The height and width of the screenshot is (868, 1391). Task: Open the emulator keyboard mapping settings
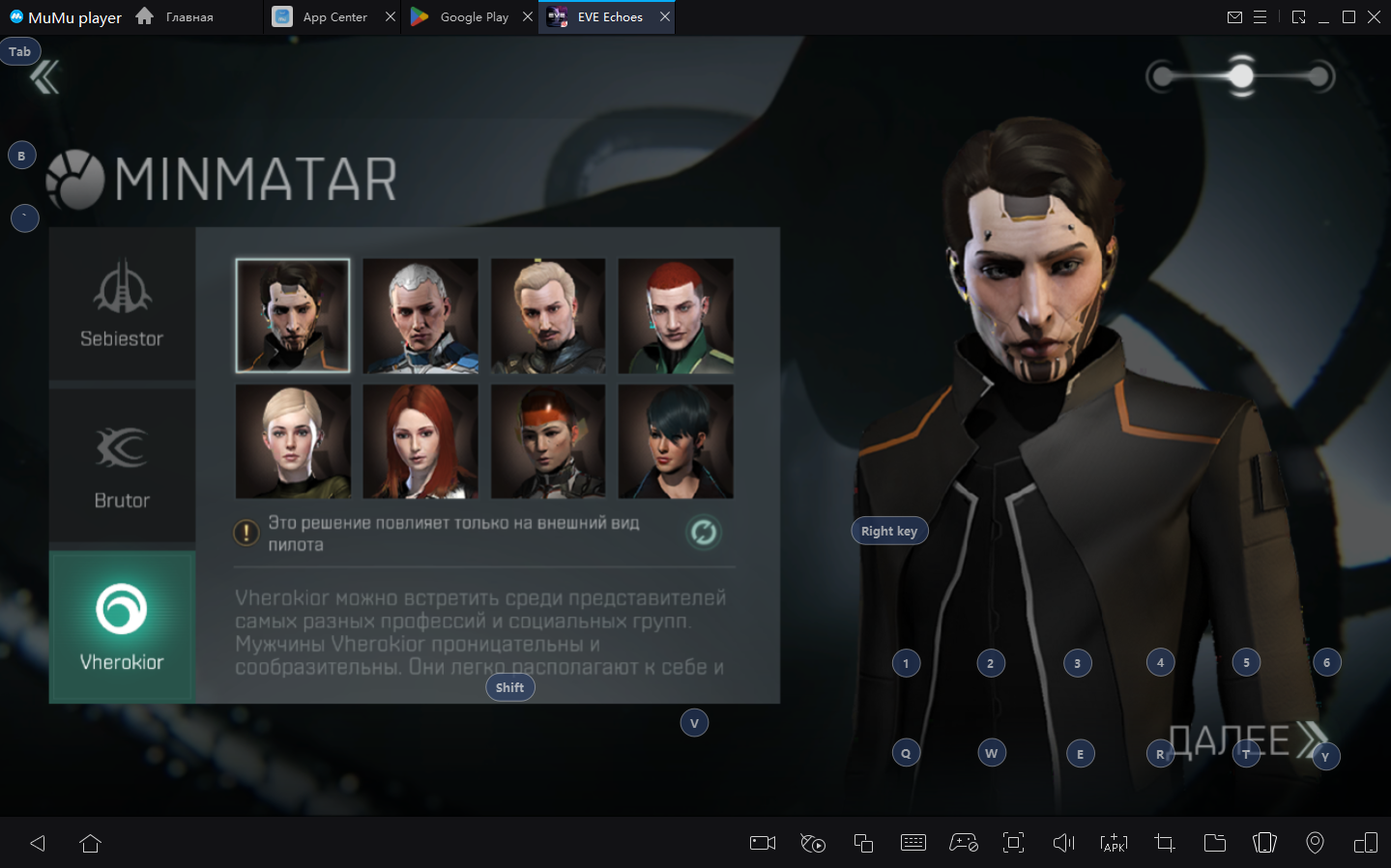pos(913,843)
